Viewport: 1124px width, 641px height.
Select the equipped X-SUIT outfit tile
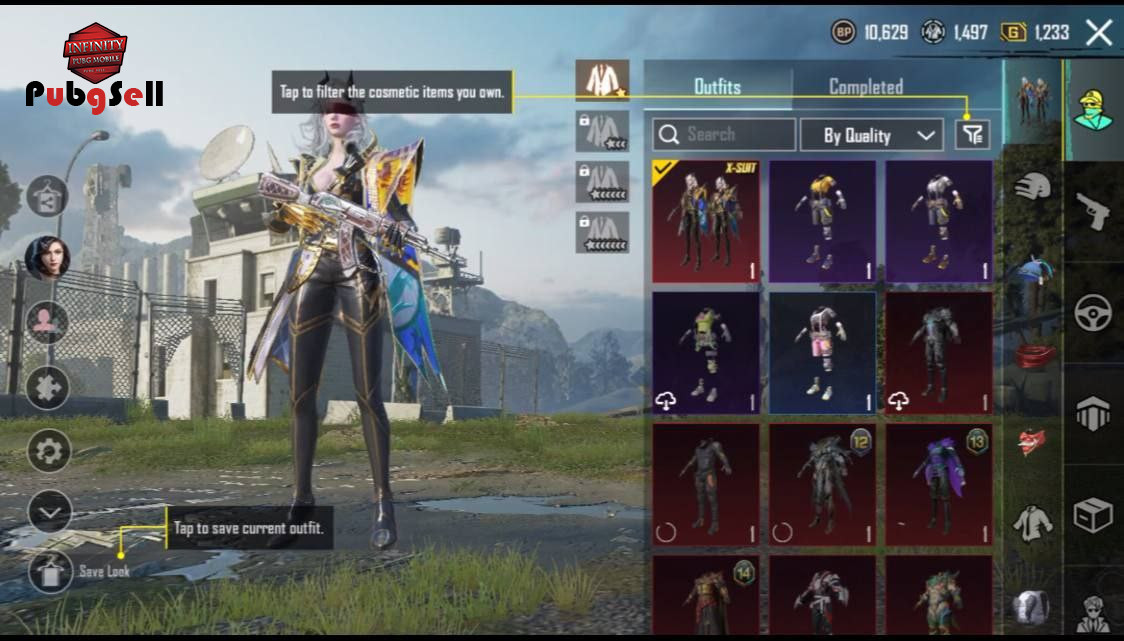(x=706, y=221)
